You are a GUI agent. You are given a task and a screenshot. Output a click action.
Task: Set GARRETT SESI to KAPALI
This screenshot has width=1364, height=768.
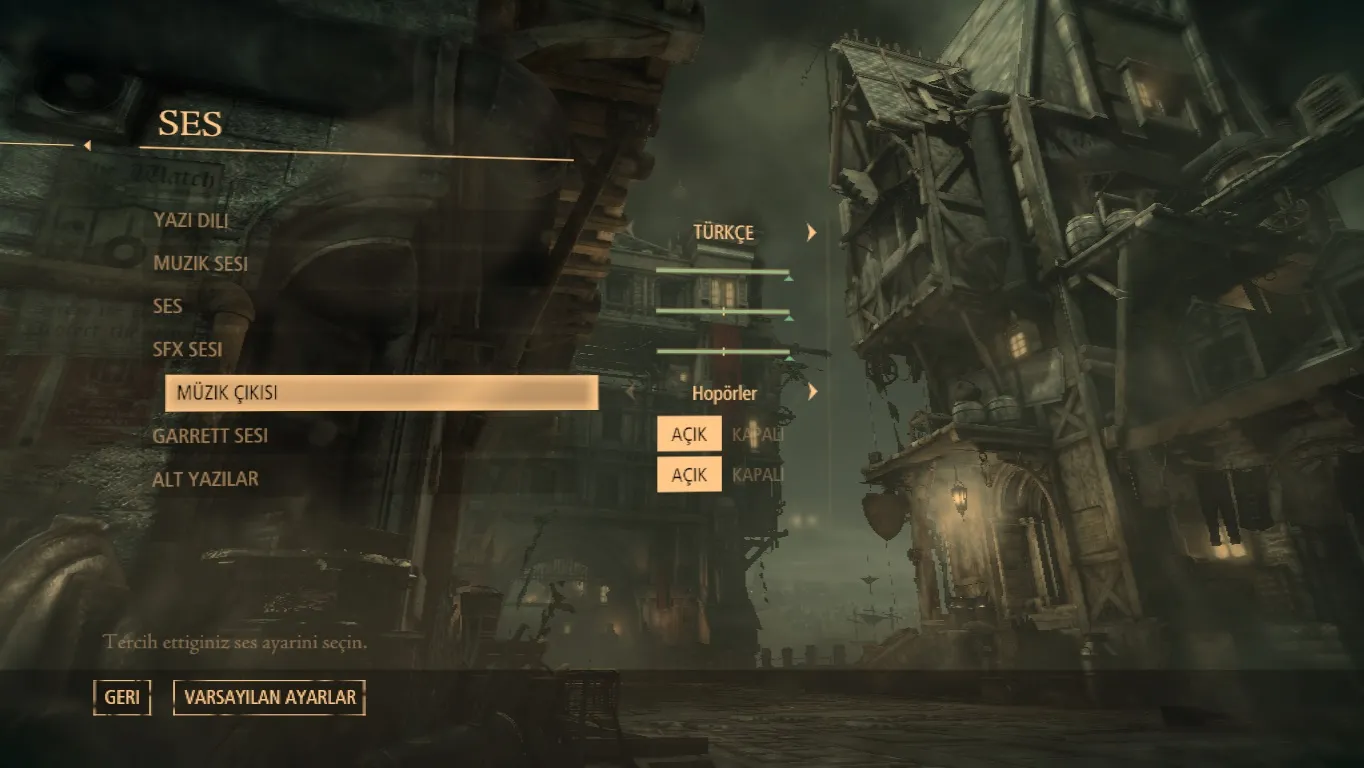757,434
